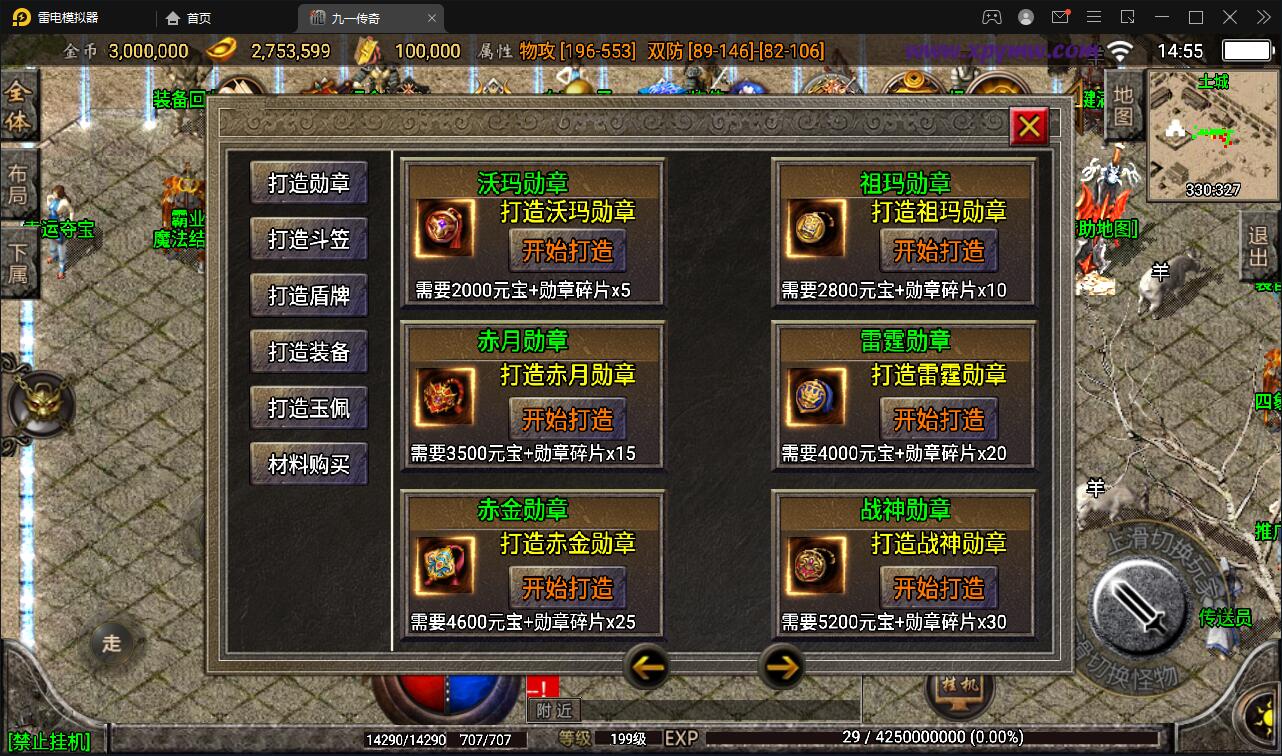The width and height of the screenshot is (1282, 756).
Task: Select the 赤月勋章 medal icon
Action: (x=443, y=395)
